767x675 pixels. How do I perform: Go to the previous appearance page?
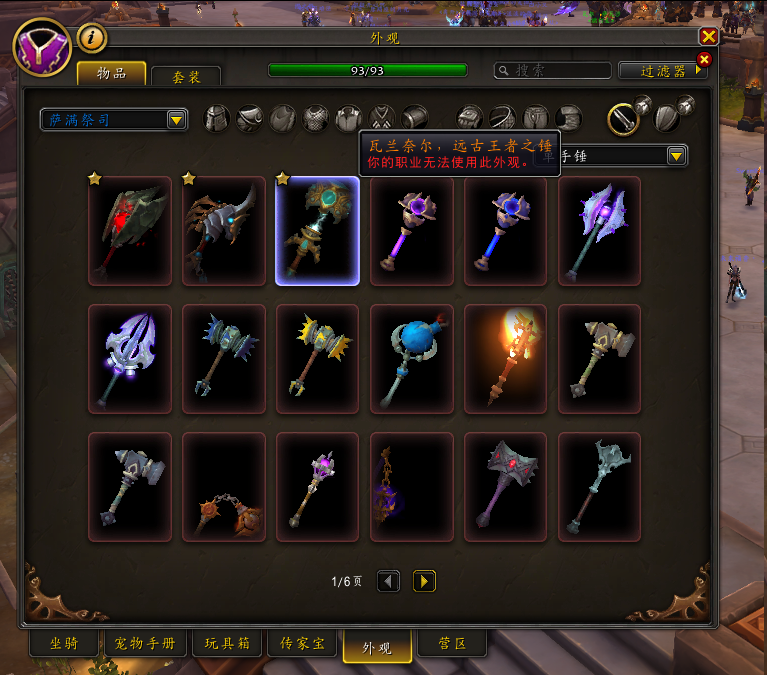[x=388, y=581]
